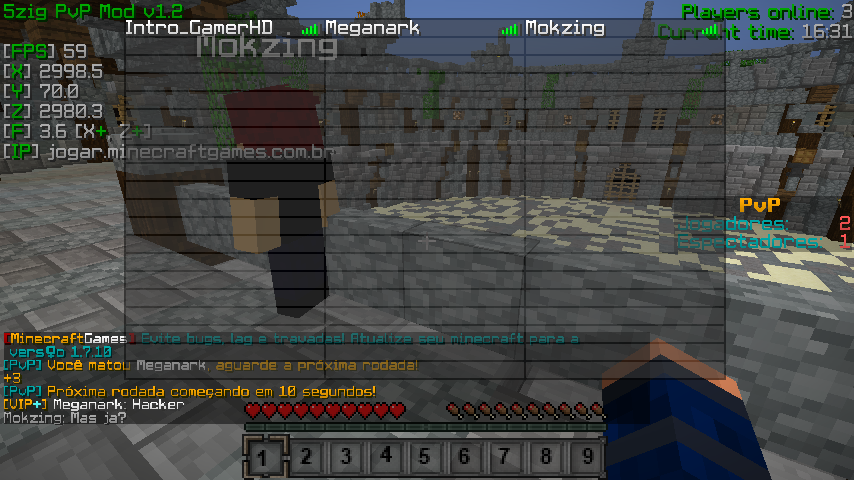Activate hotbar slot 4
The image size is (854, 480).
(385, 457)
